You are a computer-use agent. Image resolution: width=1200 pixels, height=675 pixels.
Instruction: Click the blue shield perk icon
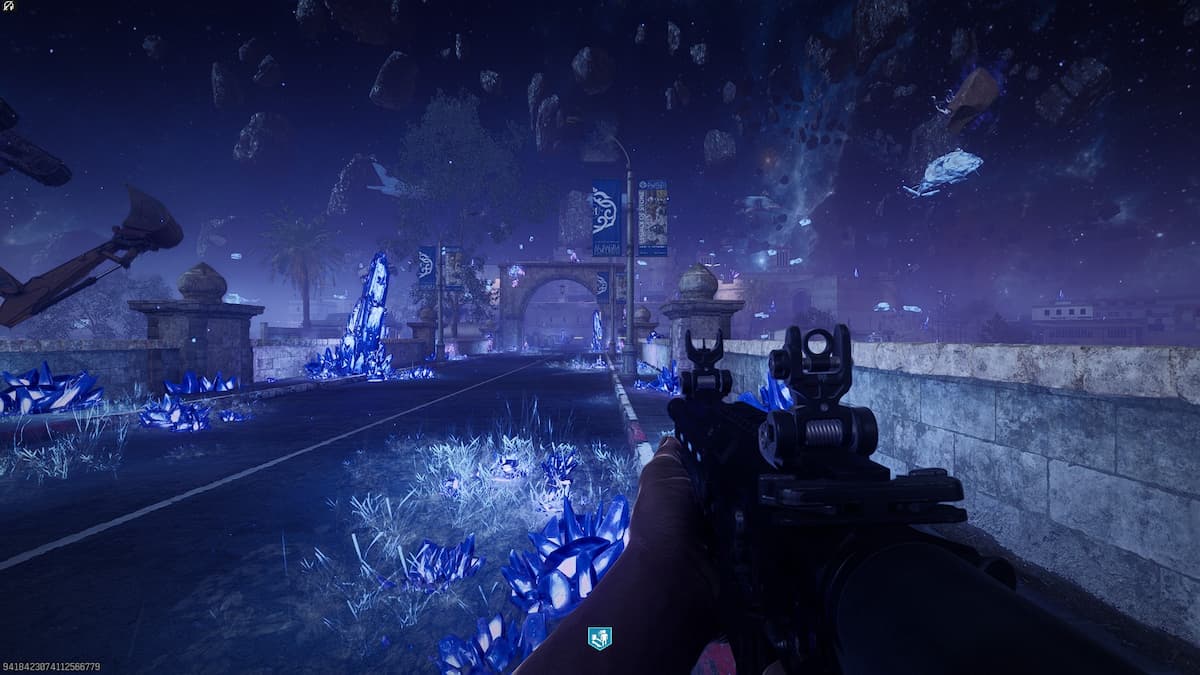point(599,638)
